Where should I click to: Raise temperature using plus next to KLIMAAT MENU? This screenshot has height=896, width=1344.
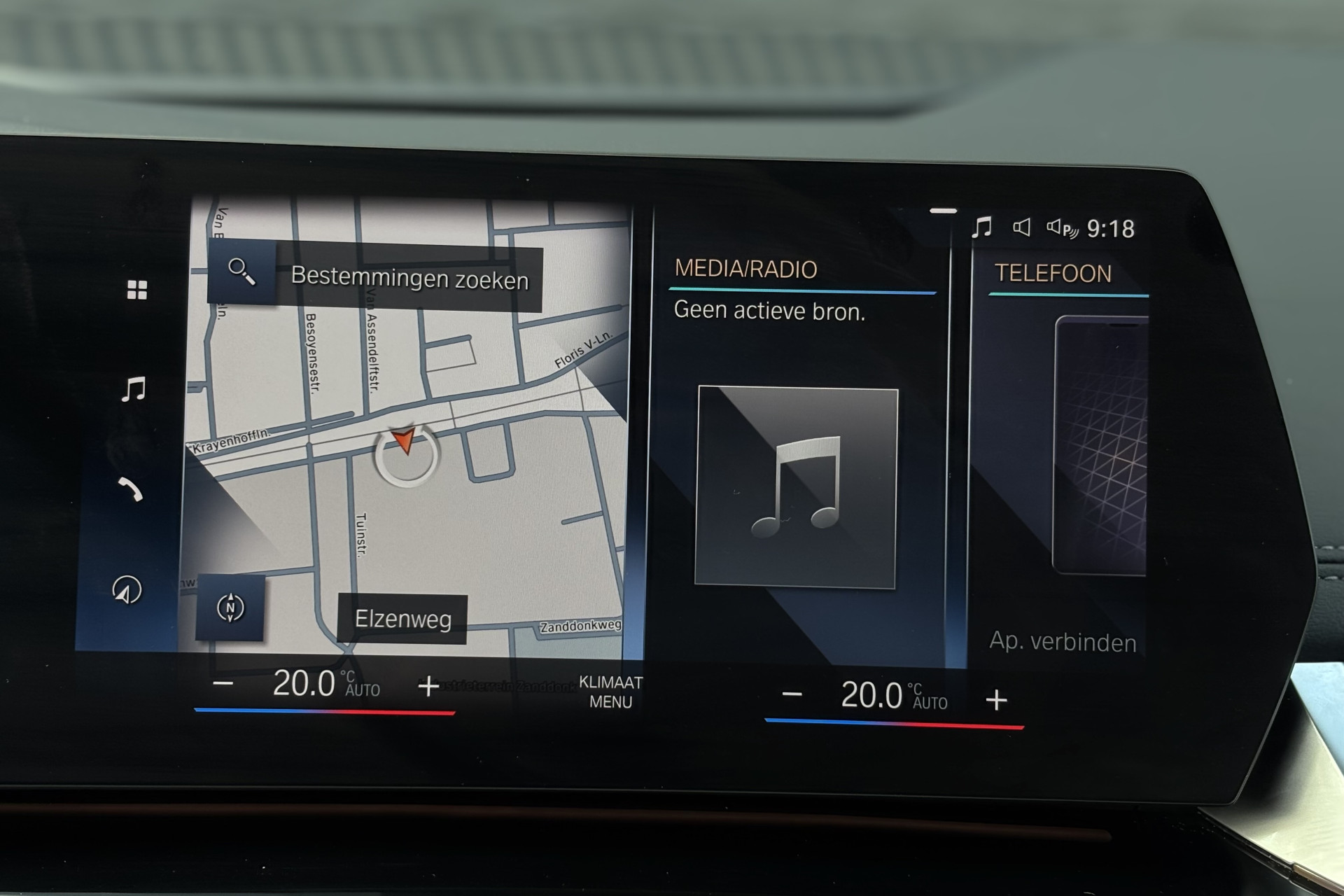point(428,686)
